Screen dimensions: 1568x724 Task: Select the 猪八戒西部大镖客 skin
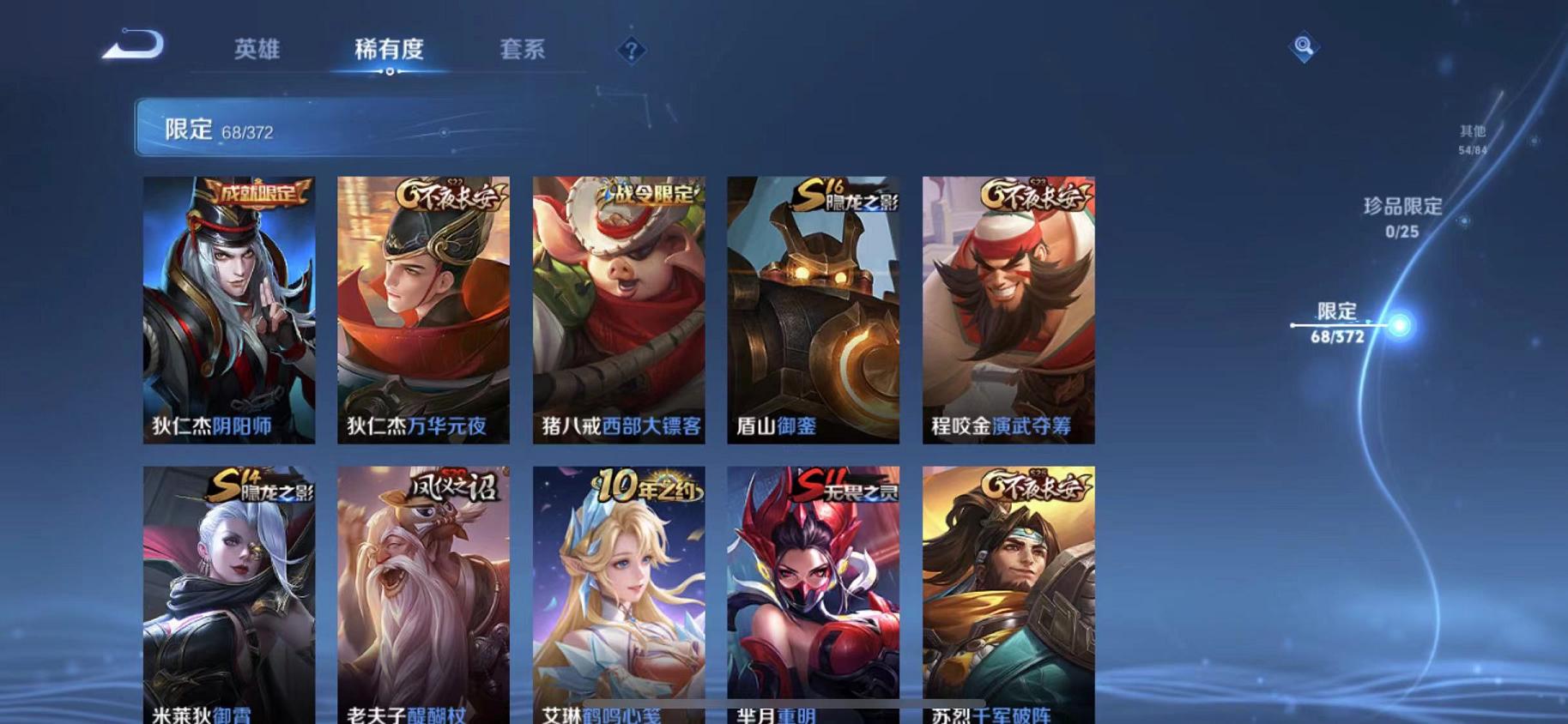pyautogui.click(x=619, y=309)
